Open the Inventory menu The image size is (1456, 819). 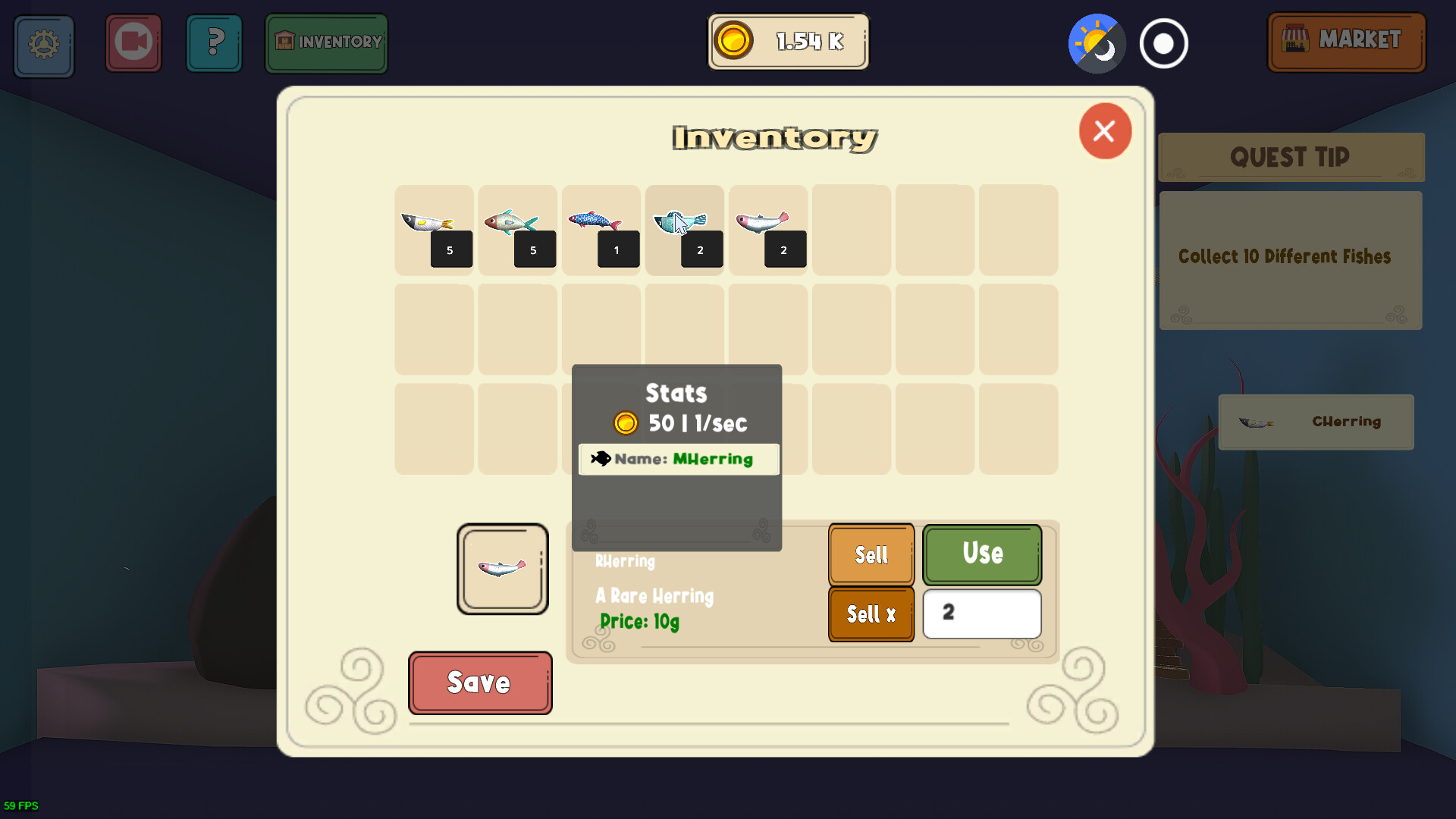(x=326, y=43)
